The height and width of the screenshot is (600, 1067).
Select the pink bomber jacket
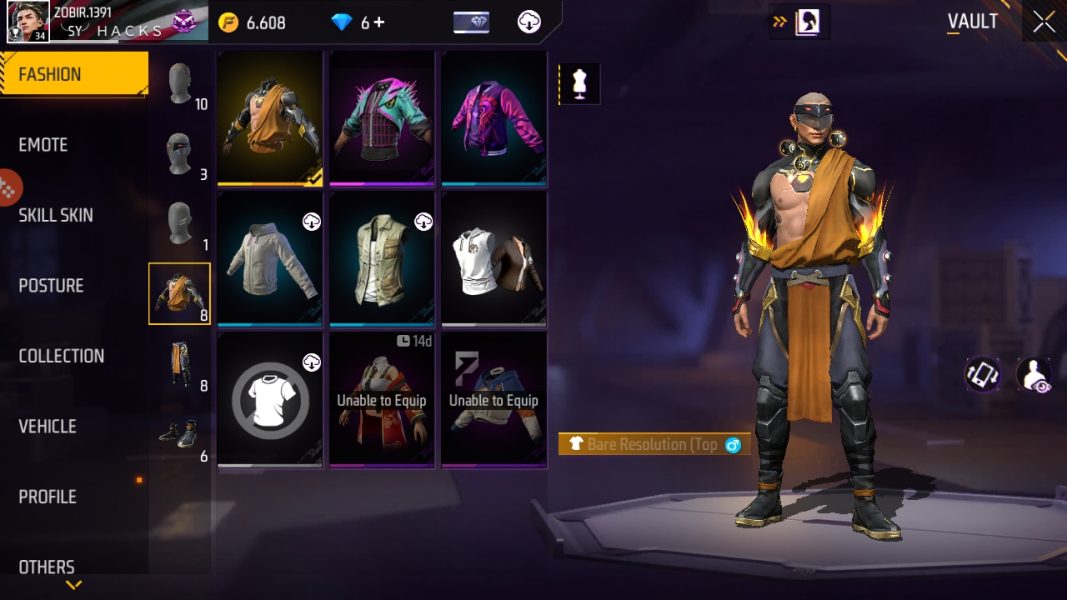(x=494, y=118)
